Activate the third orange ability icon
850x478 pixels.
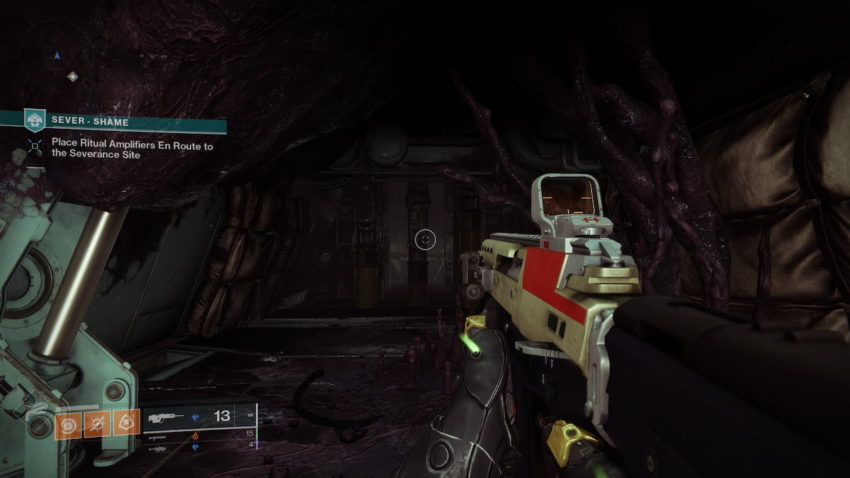point(125,423)
